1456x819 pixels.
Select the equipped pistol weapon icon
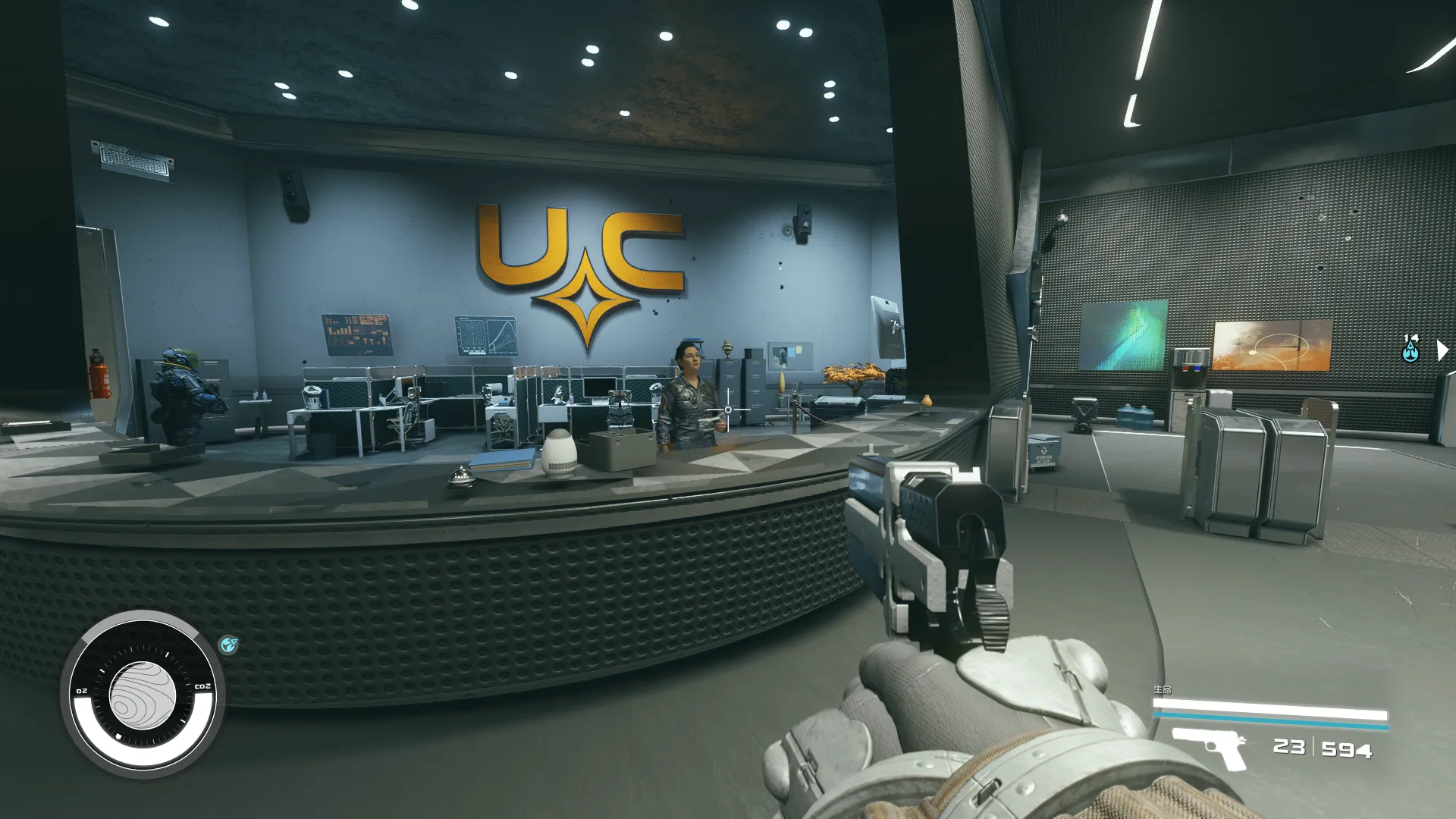click(x=1208, y=746)
